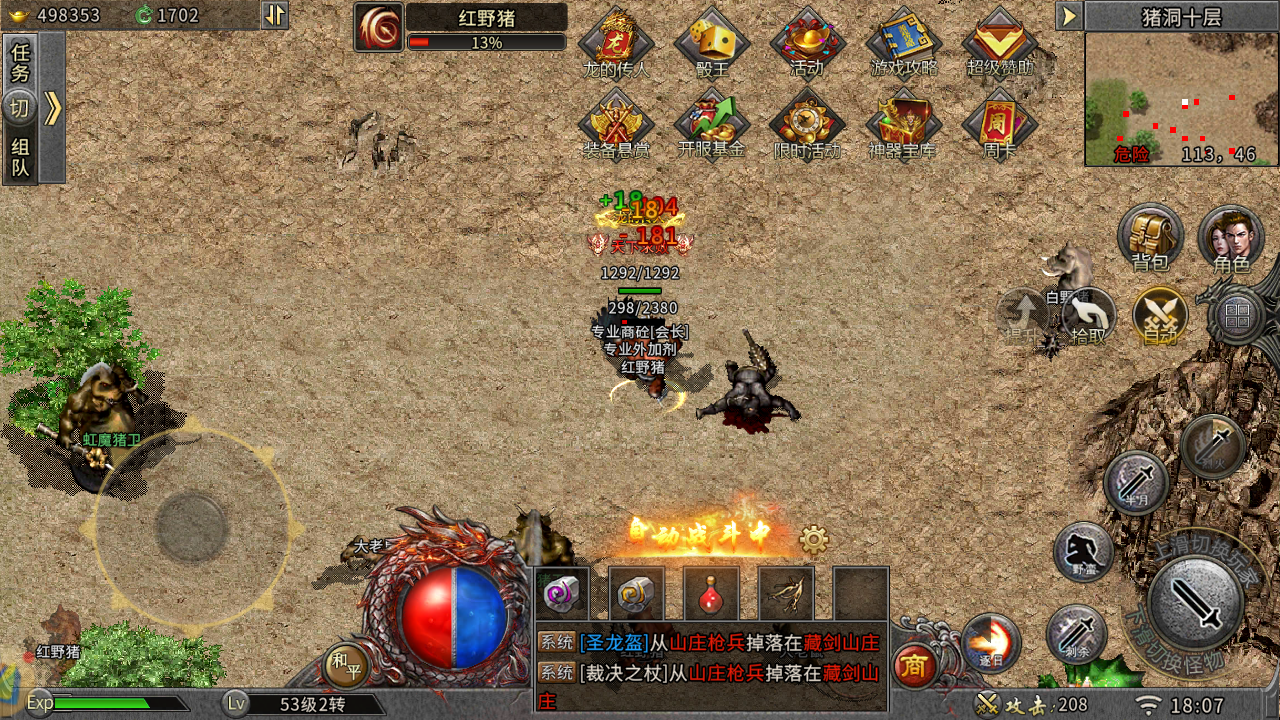Show the 游戏攻略 game guide

click(x=904, y=43)
